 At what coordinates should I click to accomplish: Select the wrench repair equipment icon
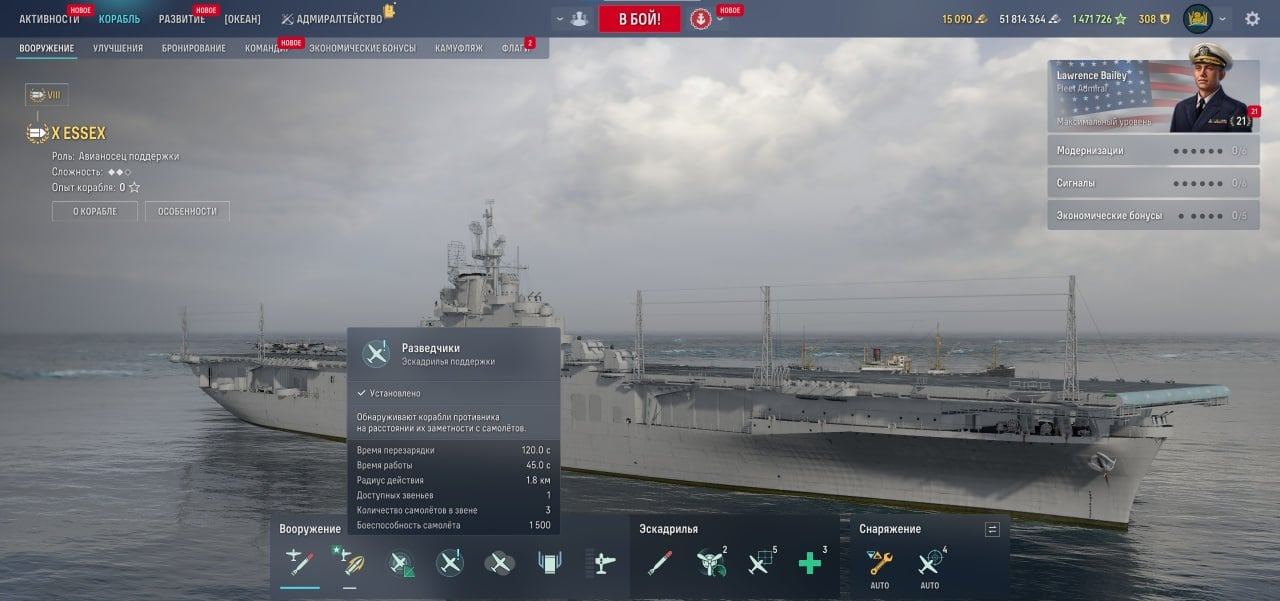[880, 563]
